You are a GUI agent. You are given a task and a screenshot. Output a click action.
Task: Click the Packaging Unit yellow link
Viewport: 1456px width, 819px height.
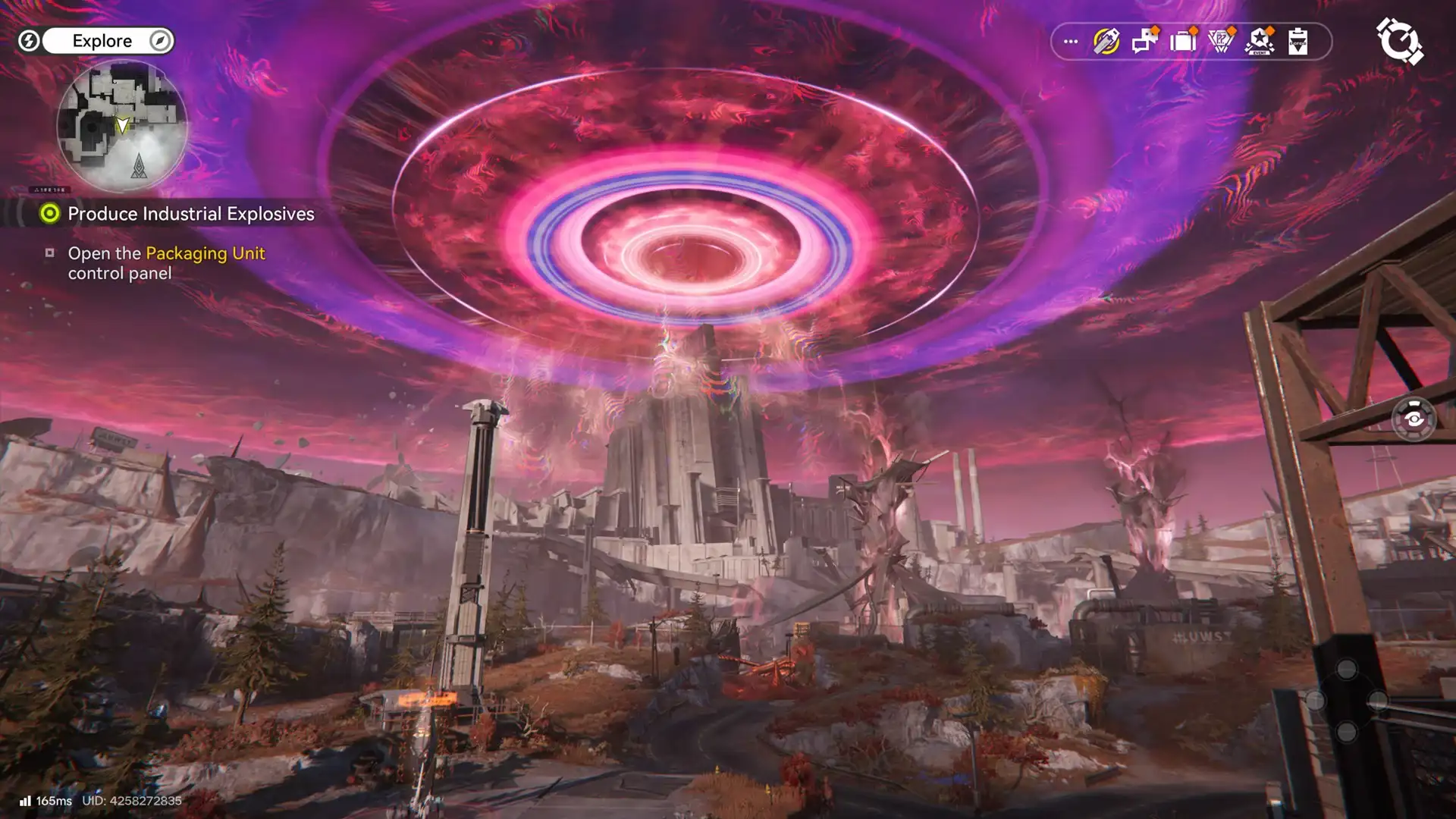click(x=206, y=253)
